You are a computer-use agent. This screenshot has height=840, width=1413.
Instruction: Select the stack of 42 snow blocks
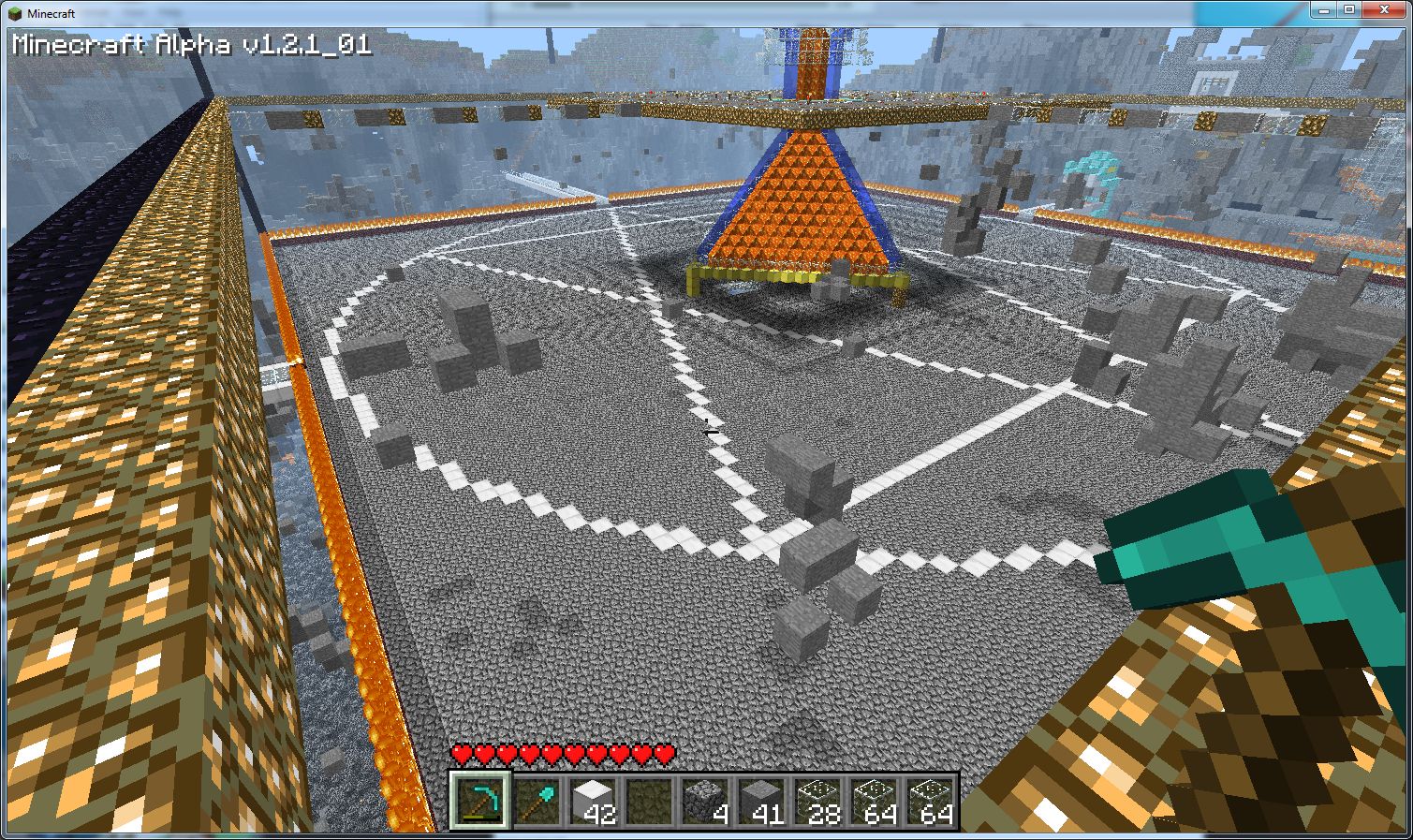(594, 799)
